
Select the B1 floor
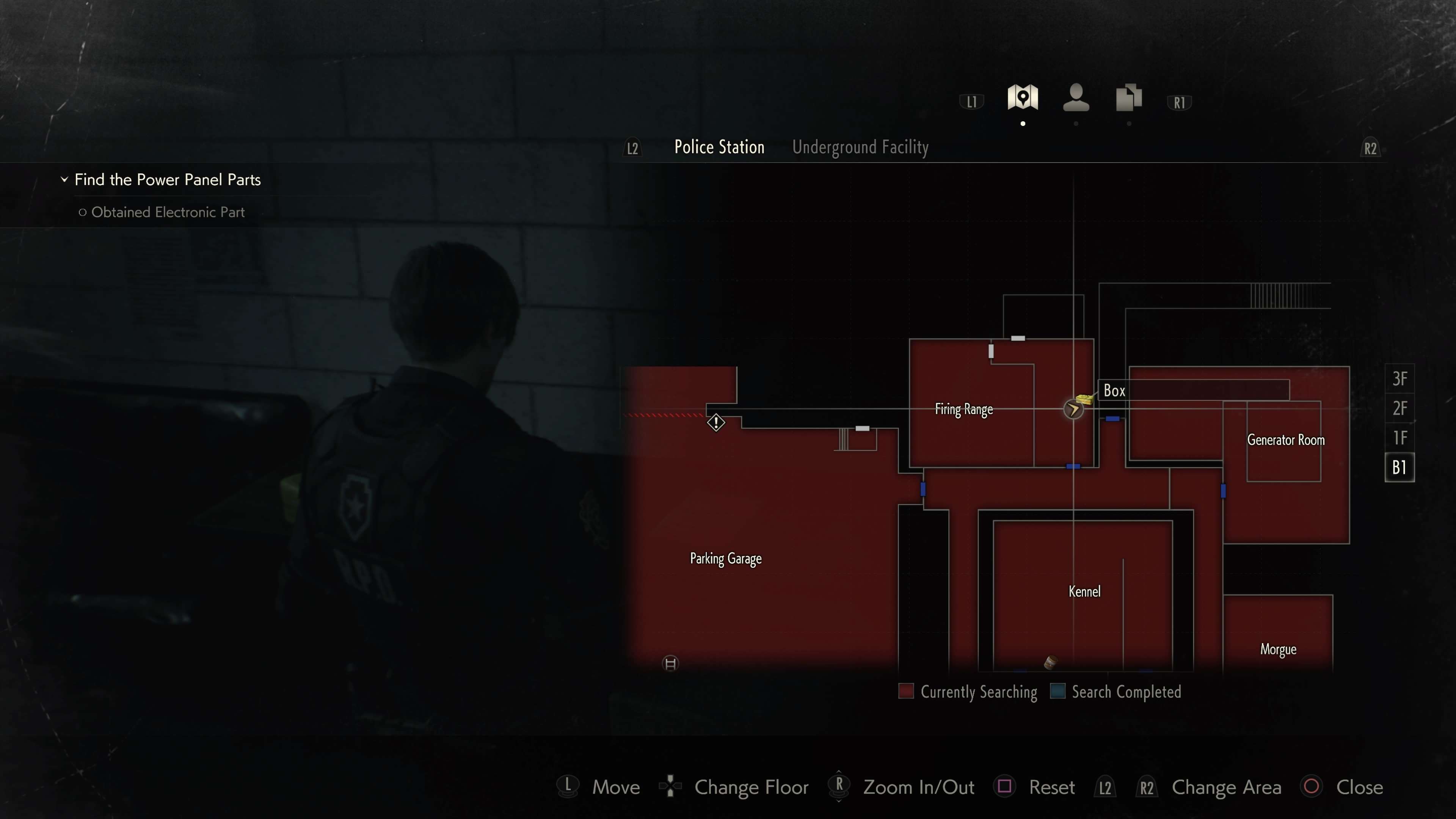click(x=1400, y=468)
